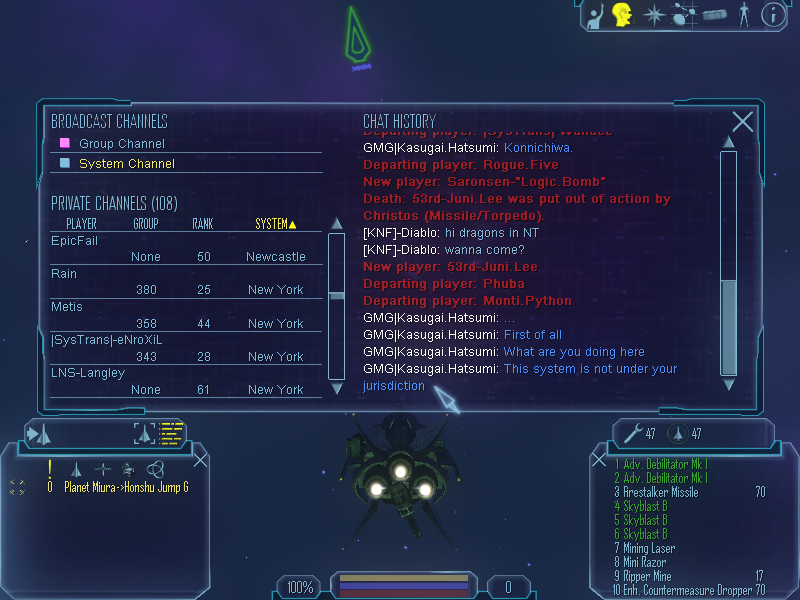Select Mining Laser in weapons list
Viewport: 800px width, 600px height.
pyautogui.click(x=649, y=548)
